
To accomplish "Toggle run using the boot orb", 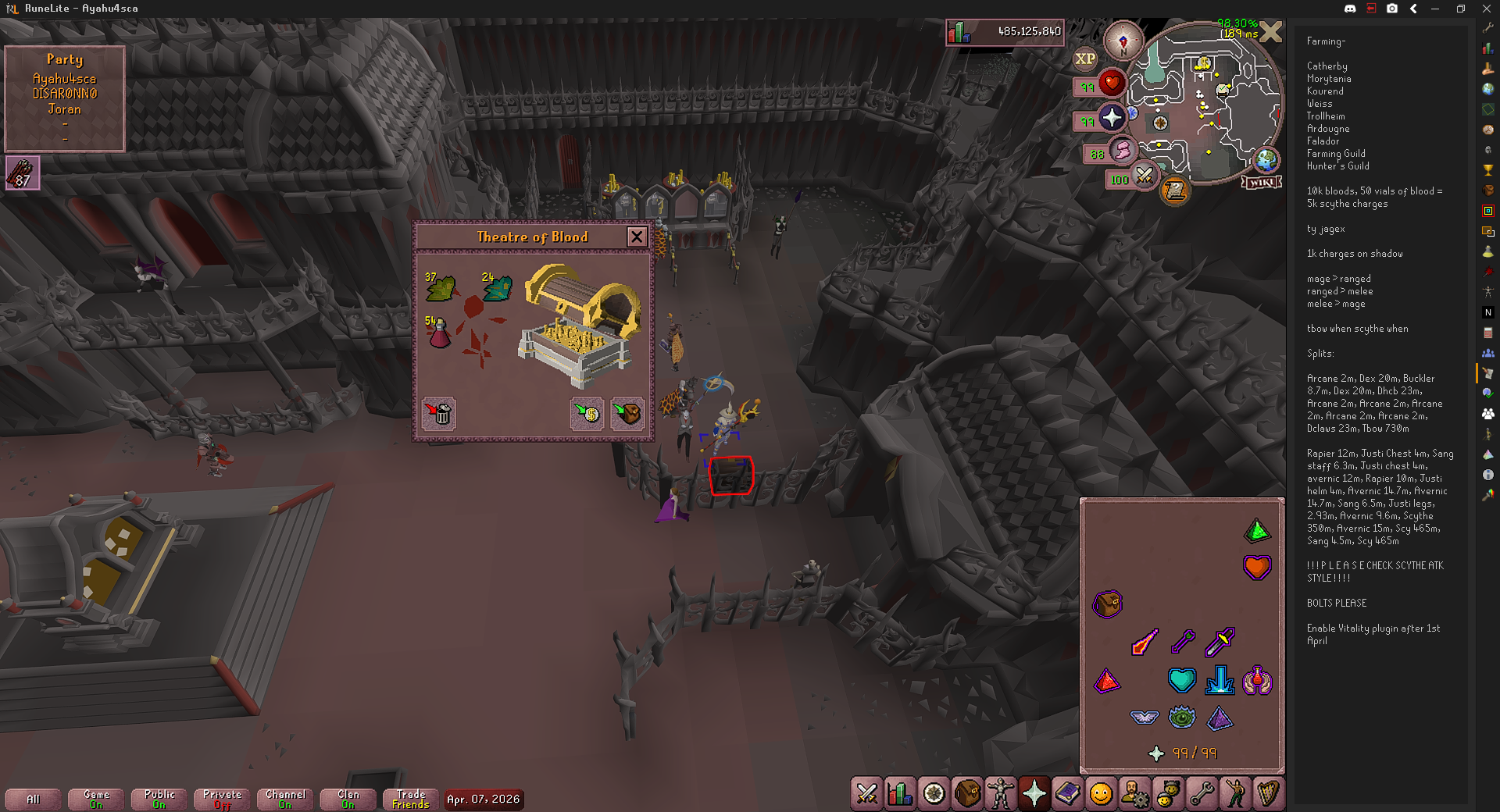I will pyautogui.click(x=1121, y=151).
